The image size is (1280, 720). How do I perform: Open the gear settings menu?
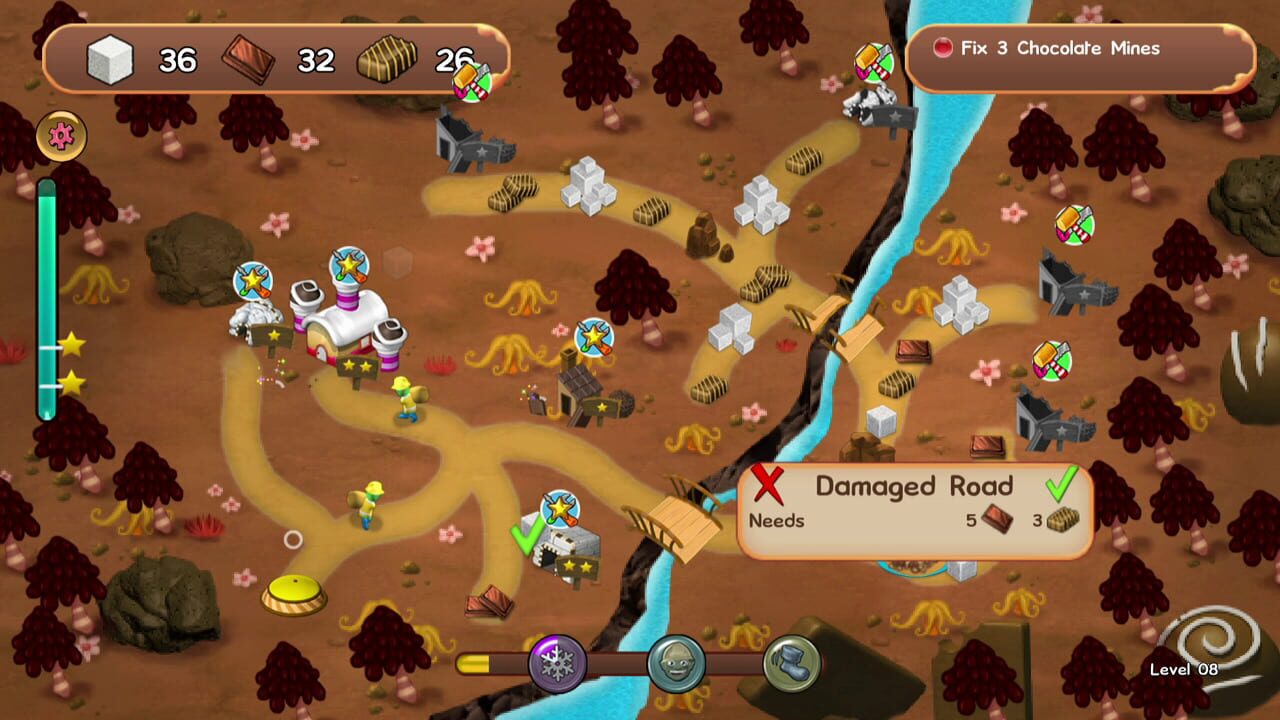tap(60, 136)
